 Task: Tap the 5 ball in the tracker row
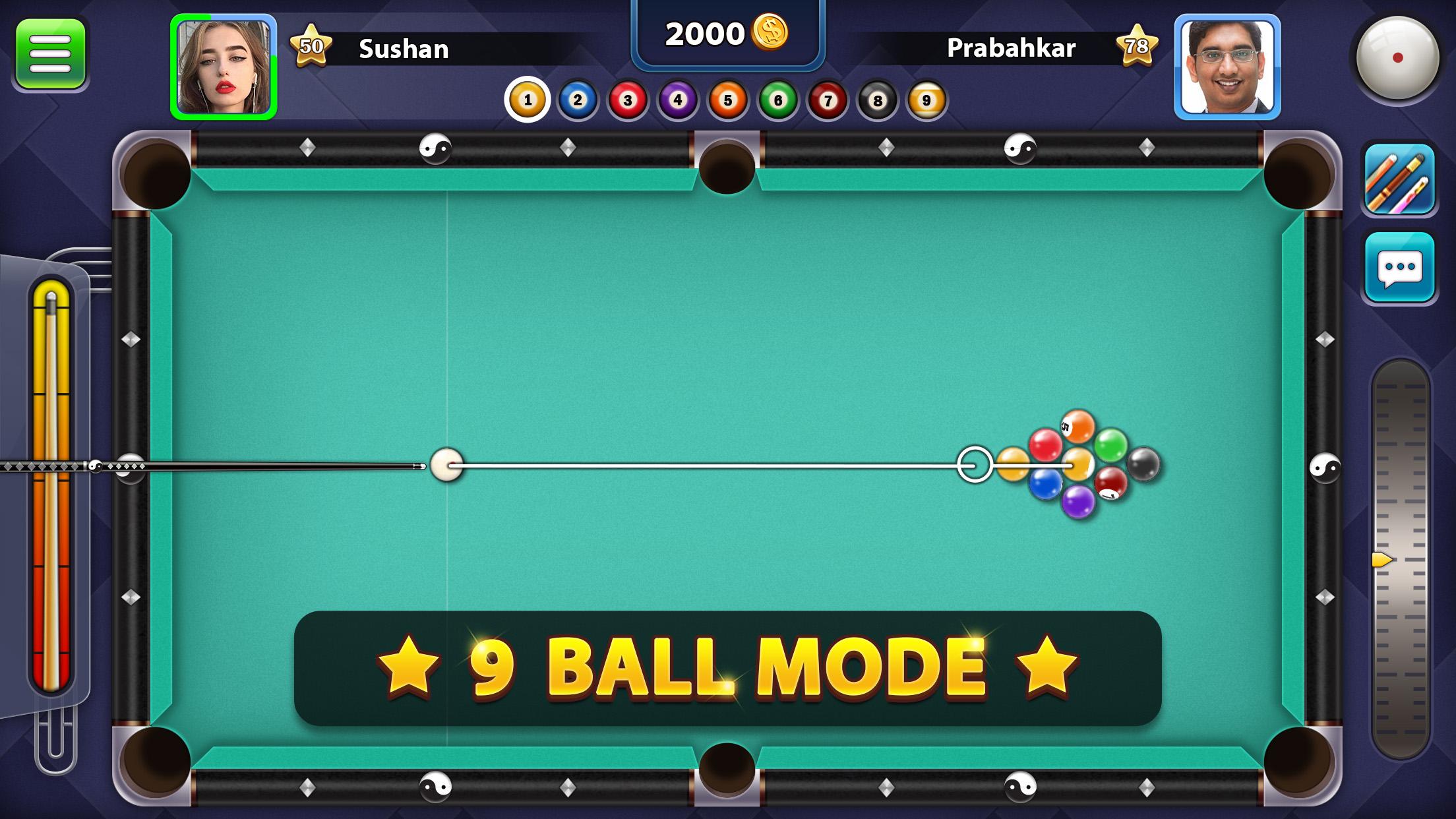tap(726, 99)
